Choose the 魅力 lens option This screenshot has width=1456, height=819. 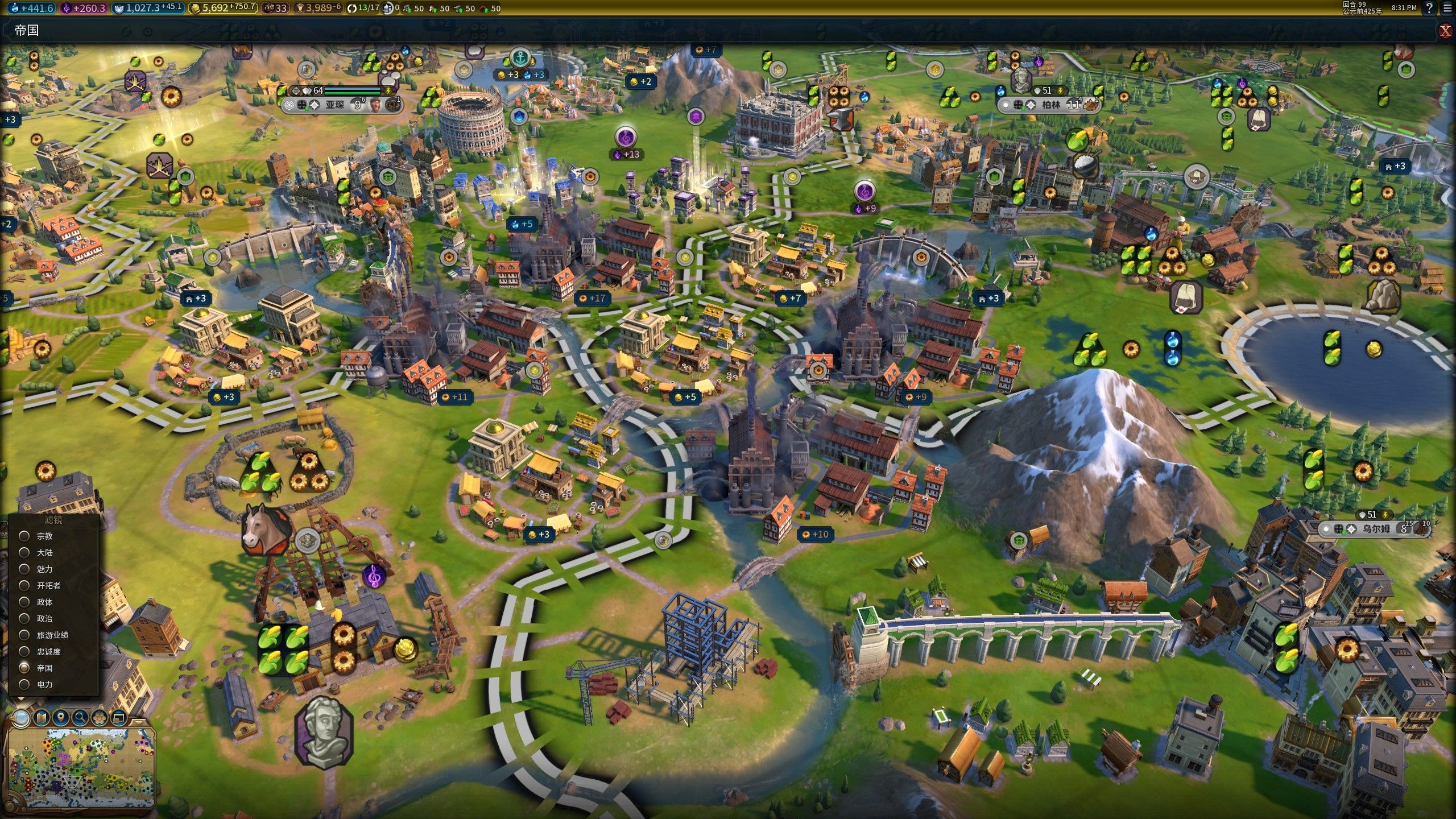[x=24, y=569]
